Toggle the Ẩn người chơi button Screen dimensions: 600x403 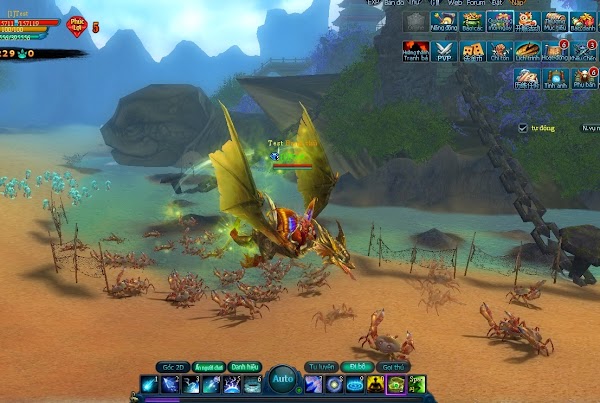point(207,367)
